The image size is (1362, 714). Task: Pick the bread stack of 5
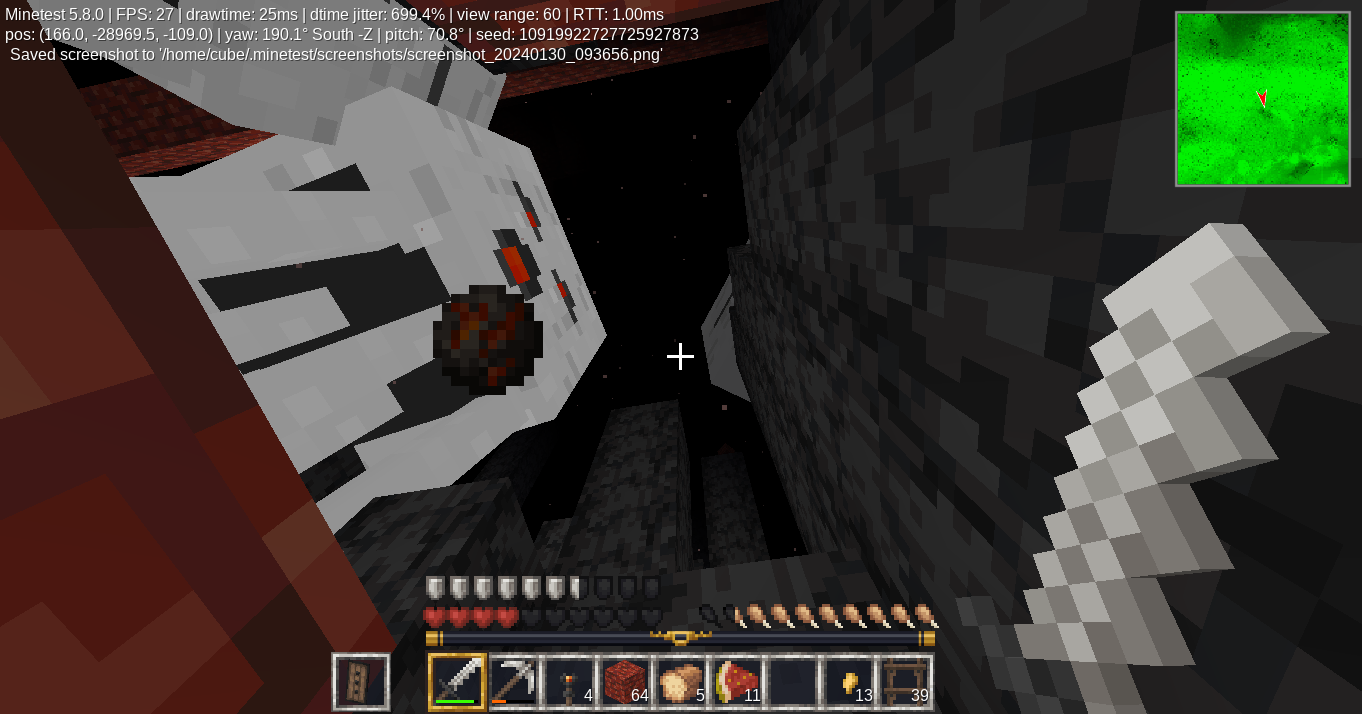point(681,682)
